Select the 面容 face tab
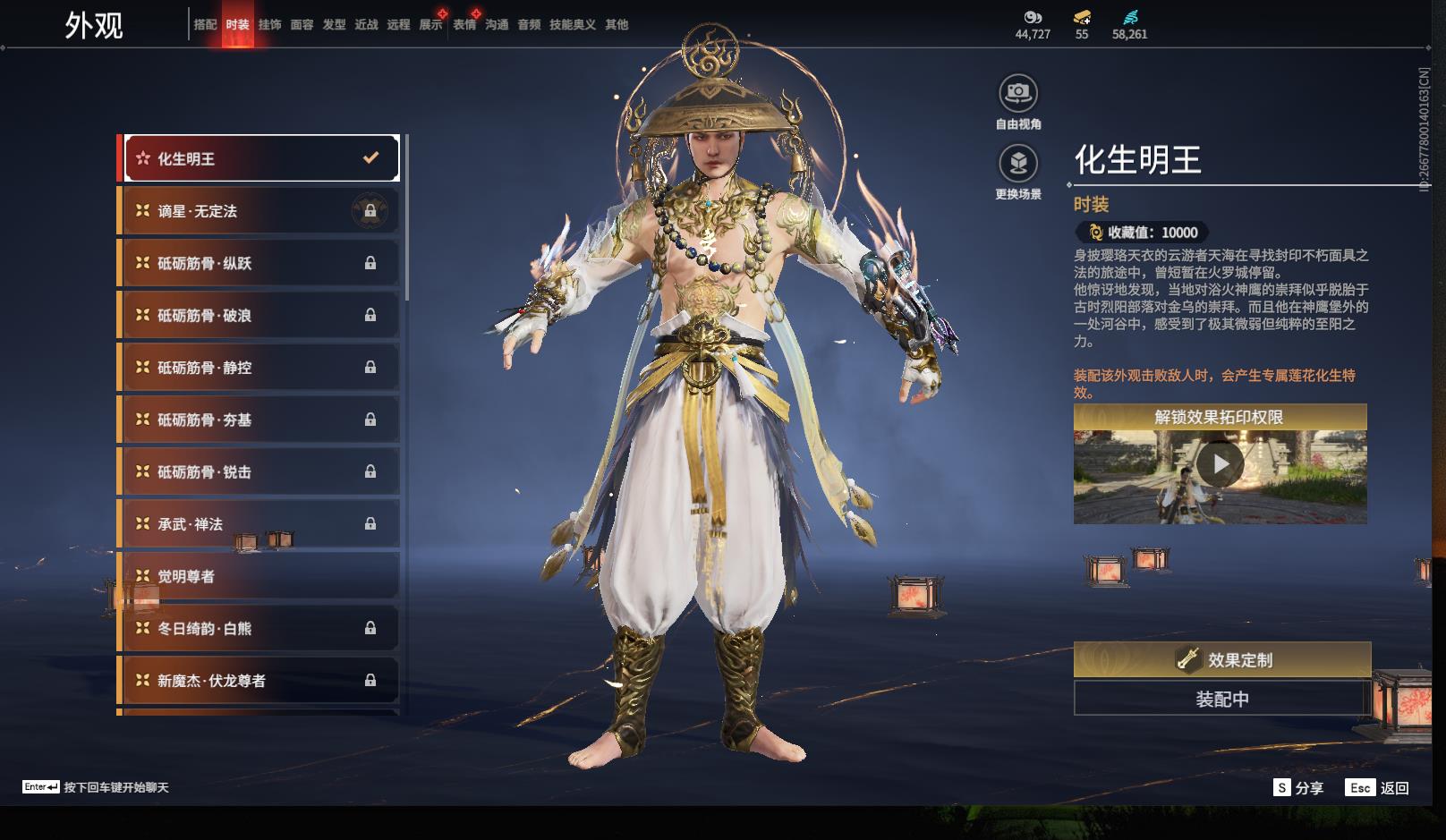 [302, 25]
